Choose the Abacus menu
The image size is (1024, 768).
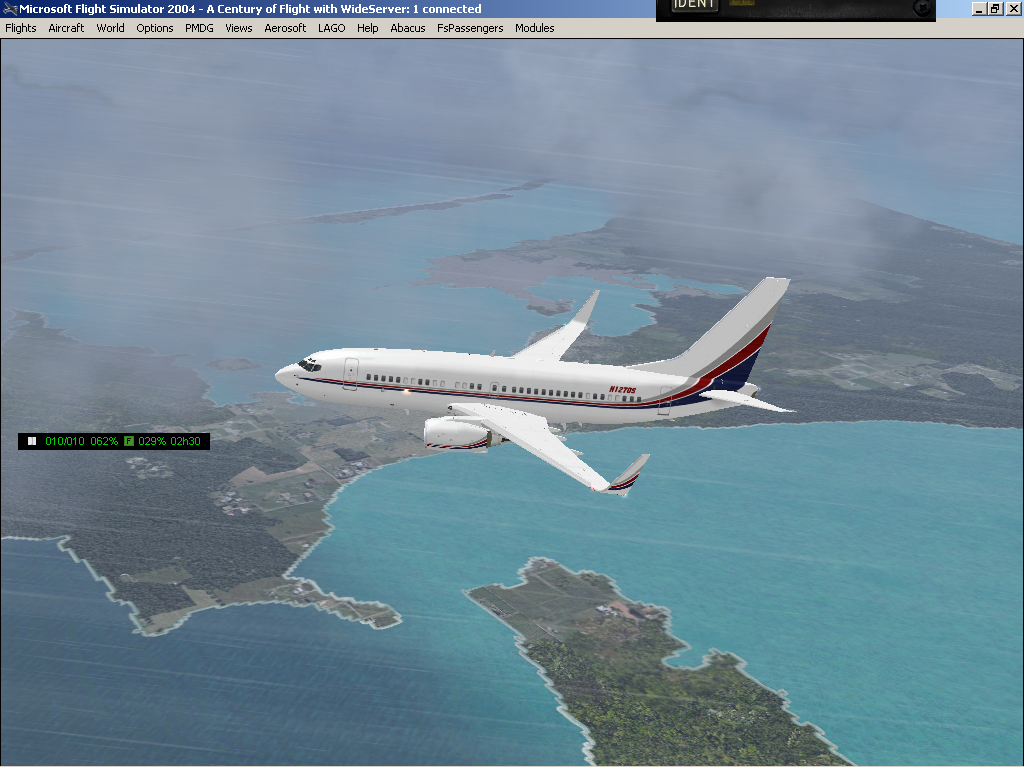[407, 28]
